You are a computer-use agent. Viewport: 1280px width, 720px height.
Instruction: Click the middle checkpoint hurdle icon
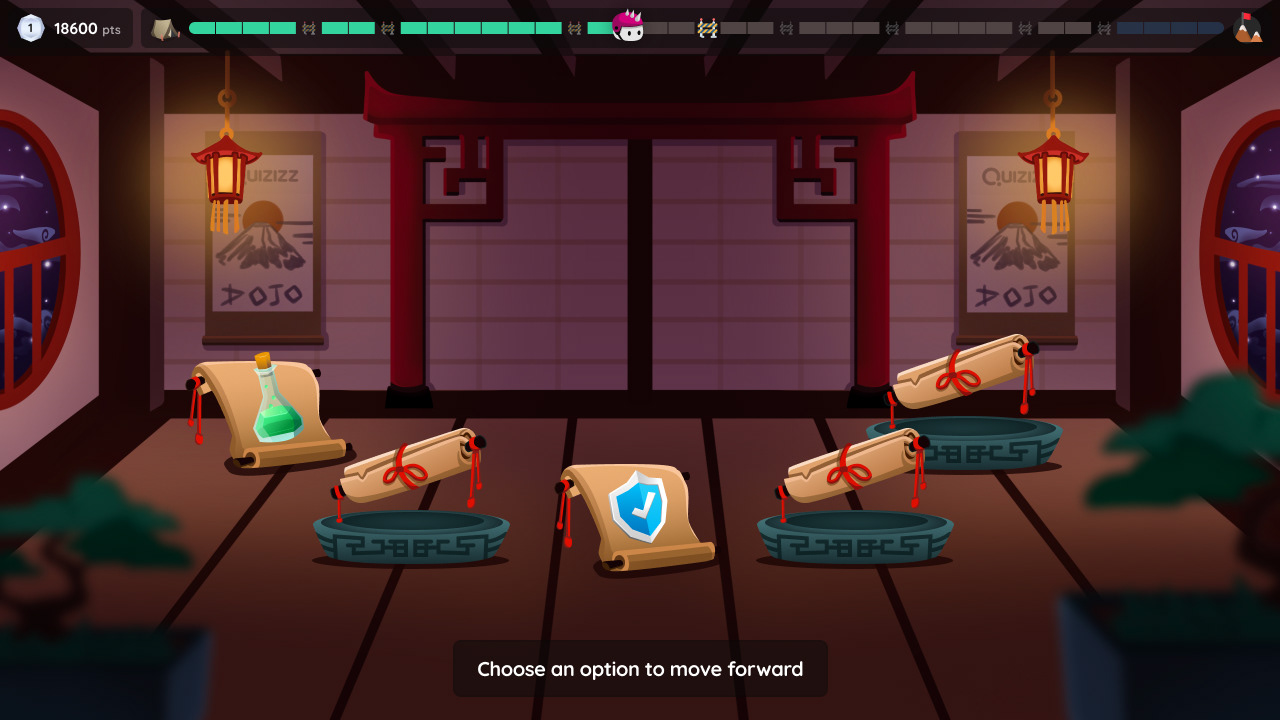click(706, 28)
